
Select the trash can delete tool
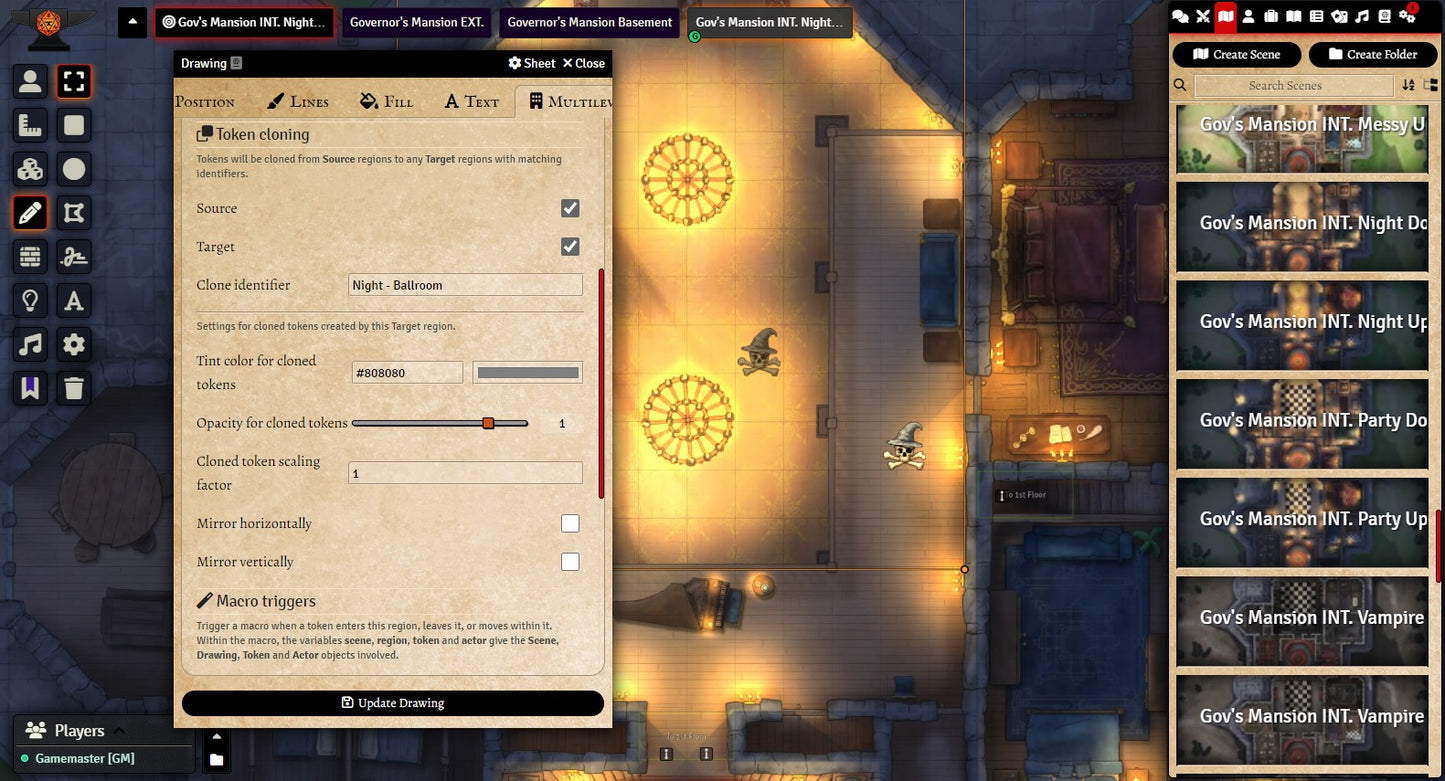tap(74, 388)
